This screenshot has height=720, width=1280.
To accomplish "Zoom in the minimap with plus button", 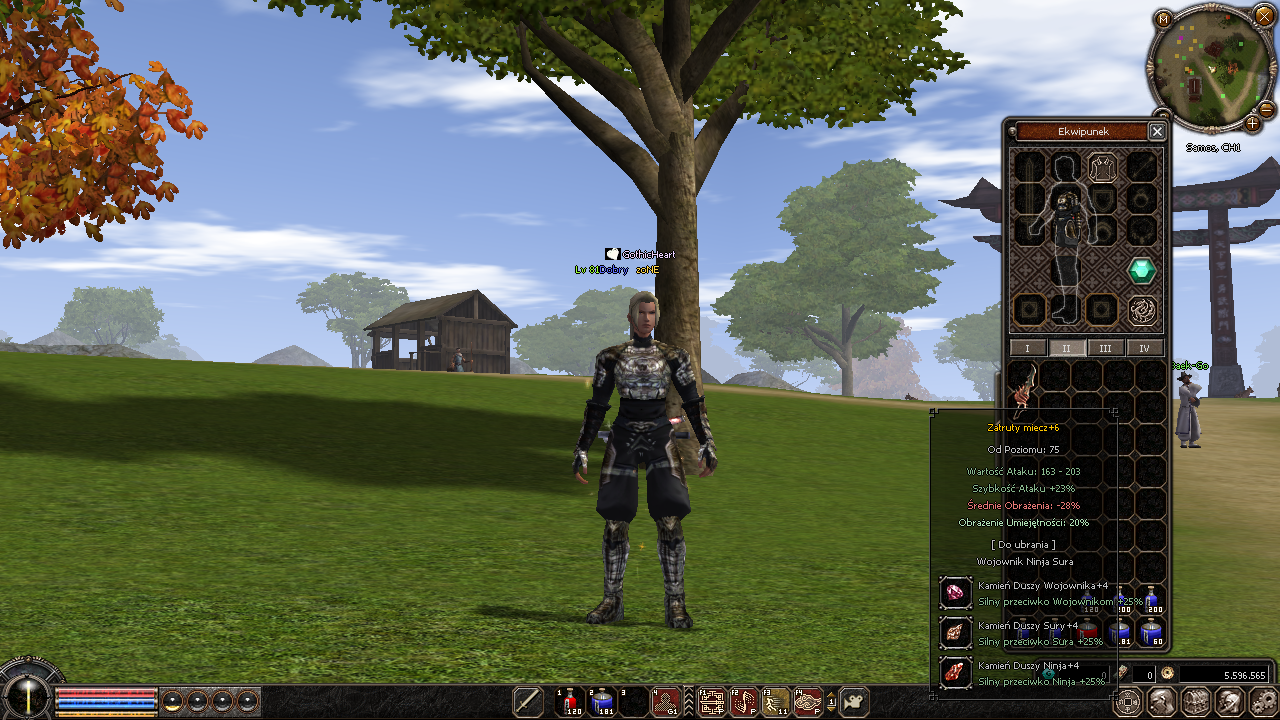I will [1252, 123].
